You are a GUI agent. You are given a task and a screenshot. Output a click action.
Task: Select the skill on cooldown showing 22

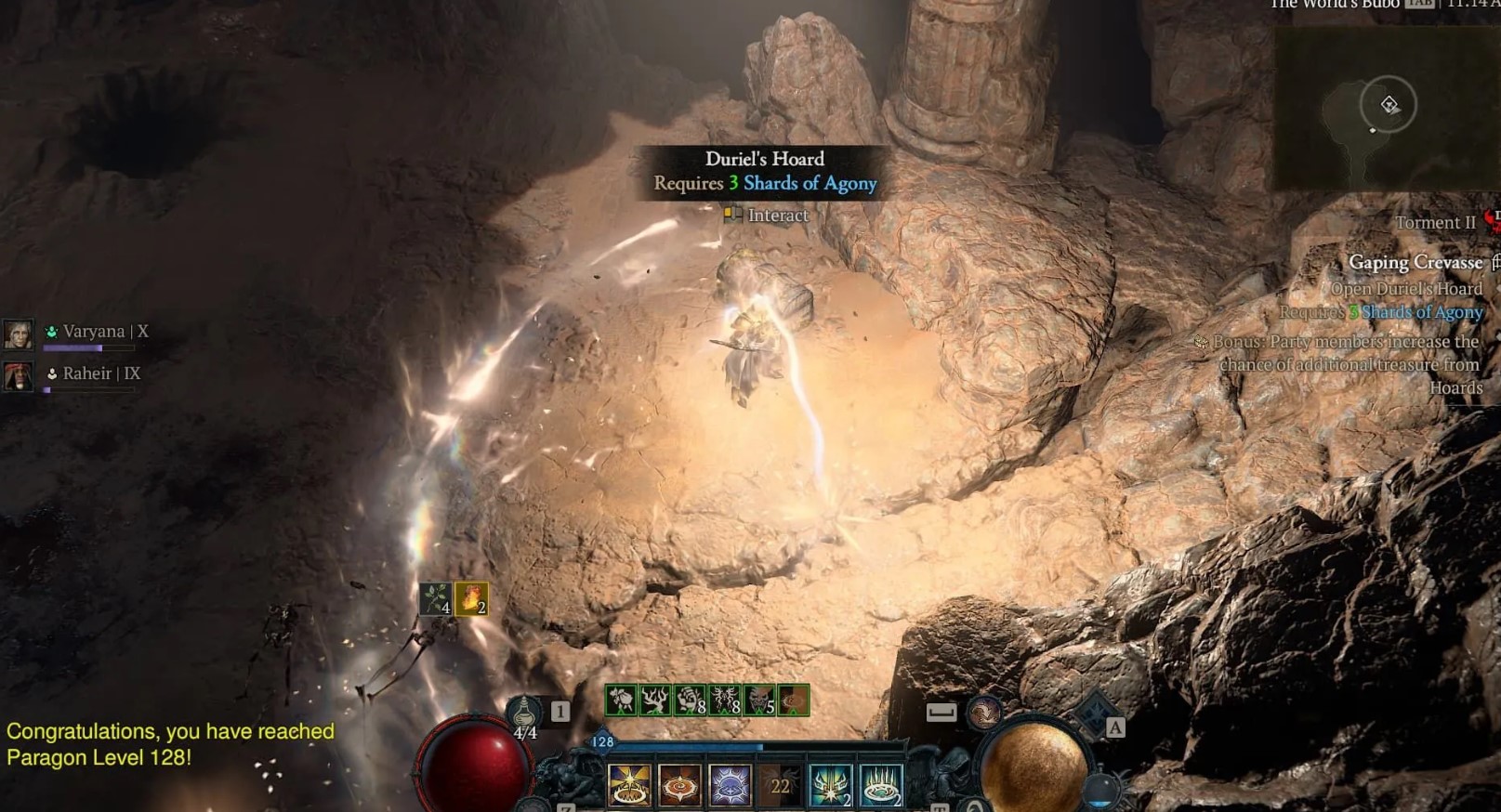click(x=780, y=785)
